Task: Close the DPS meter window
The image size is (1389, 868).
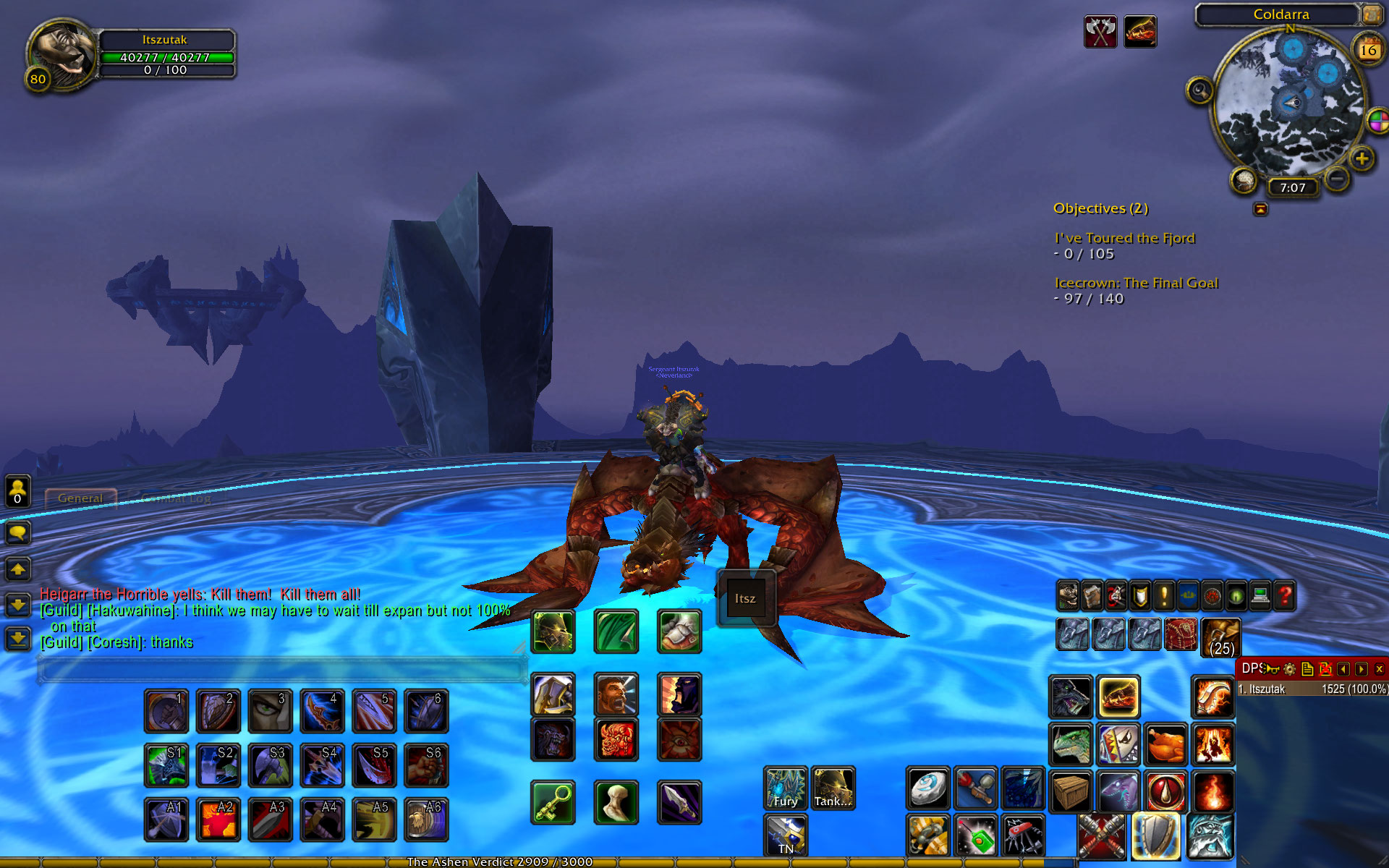Action: coord(1379,669)
